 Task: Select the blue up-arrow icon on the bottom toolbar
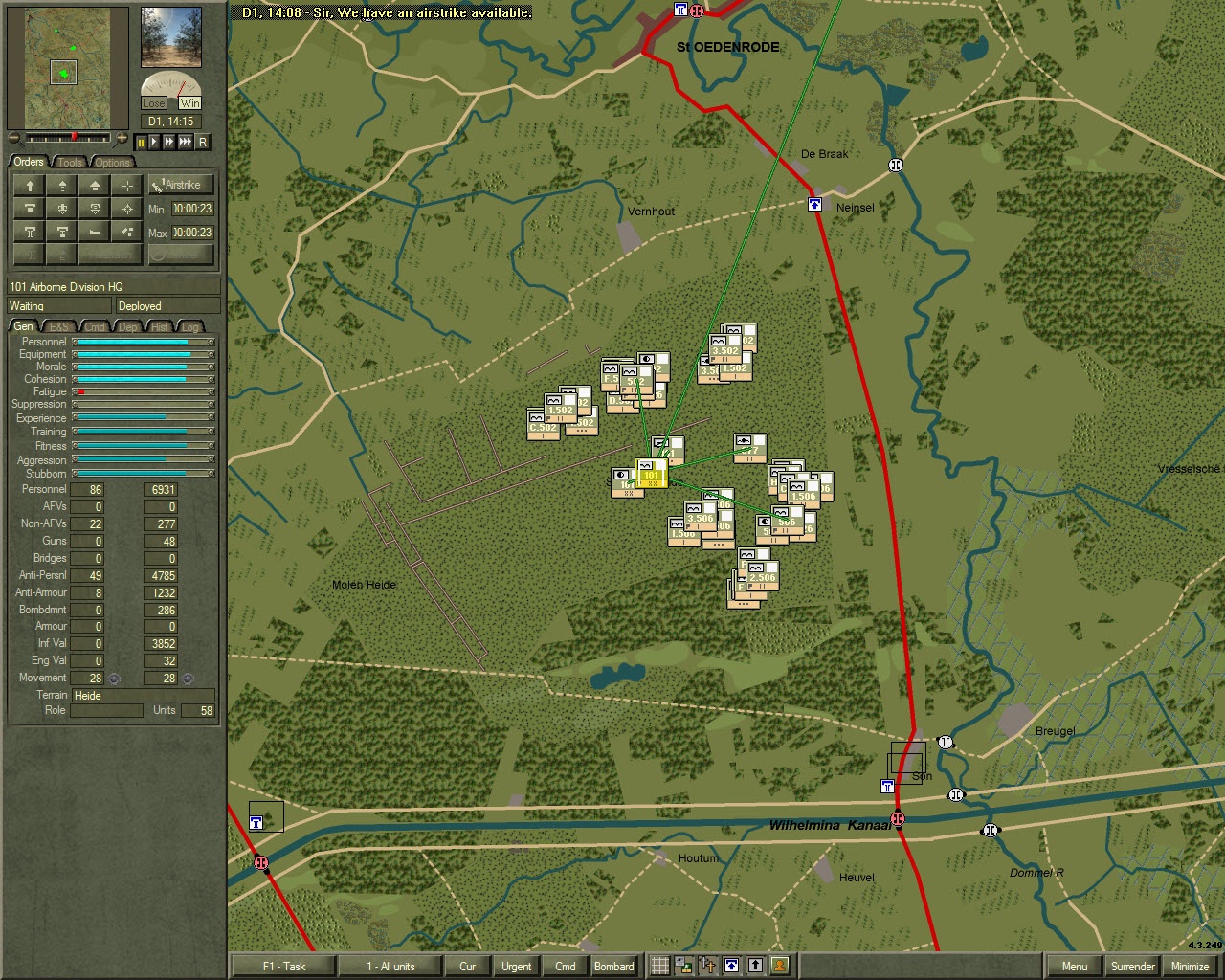click(x=729, y=967)
